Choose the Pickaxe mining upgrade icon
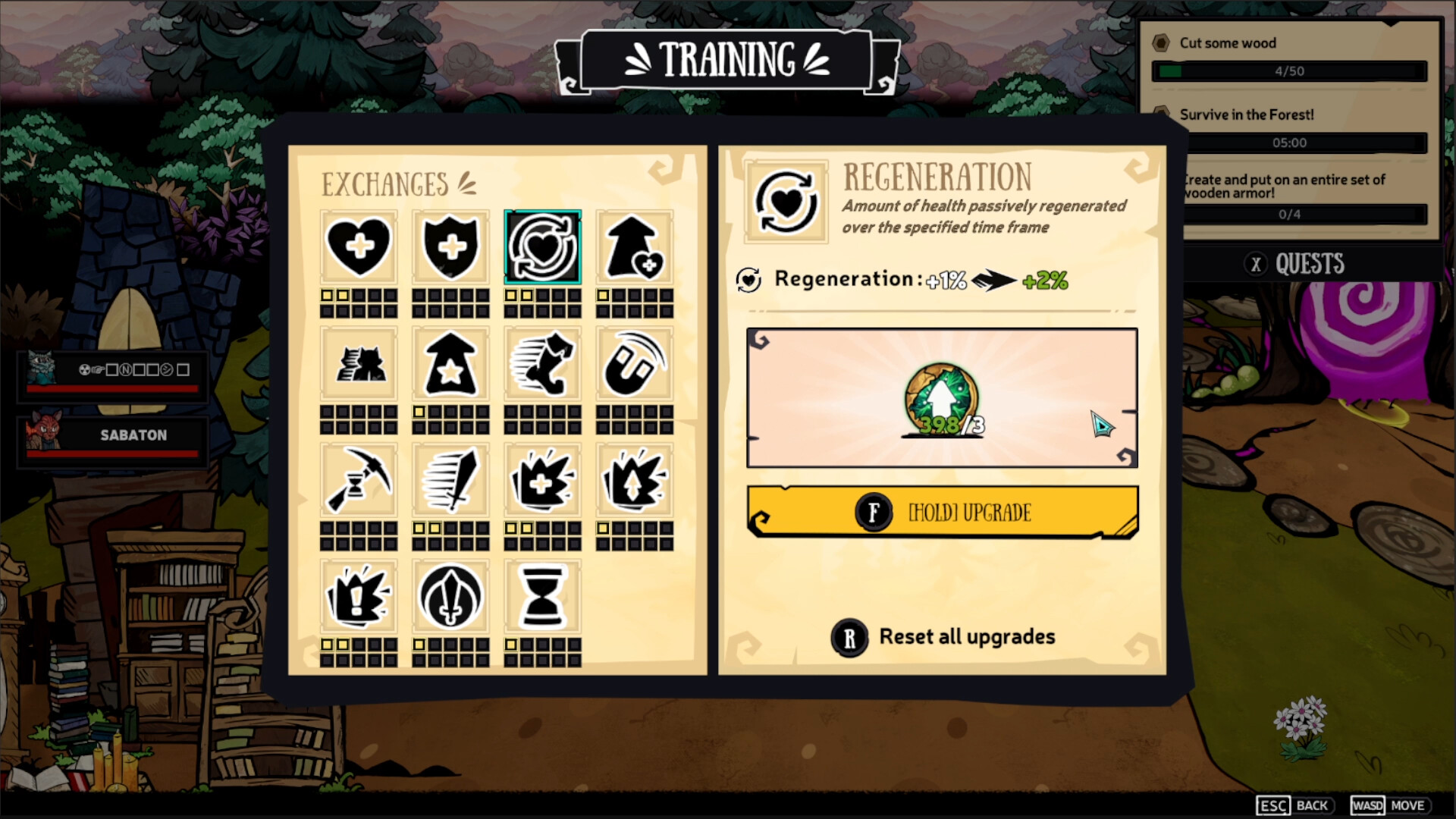 [358, 480]
